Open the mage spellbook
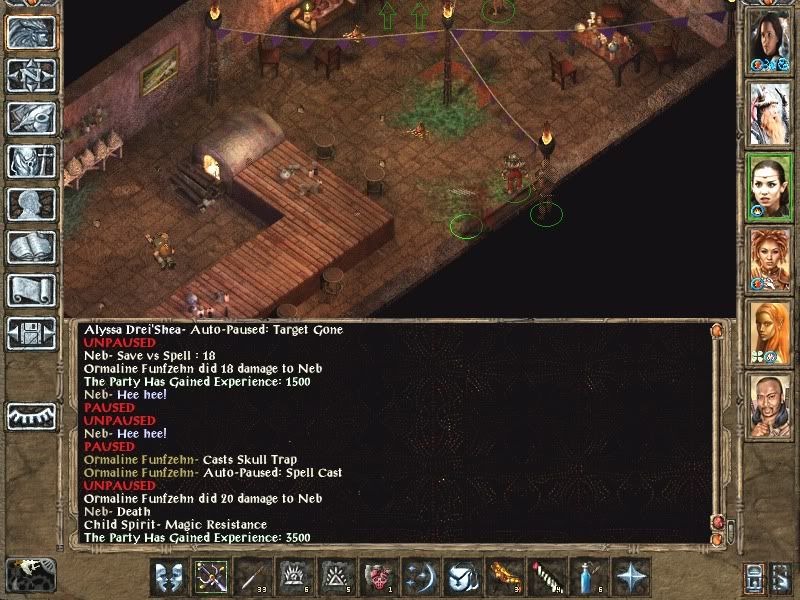This screenshot has height=600, width=800. tap(30, 247)
